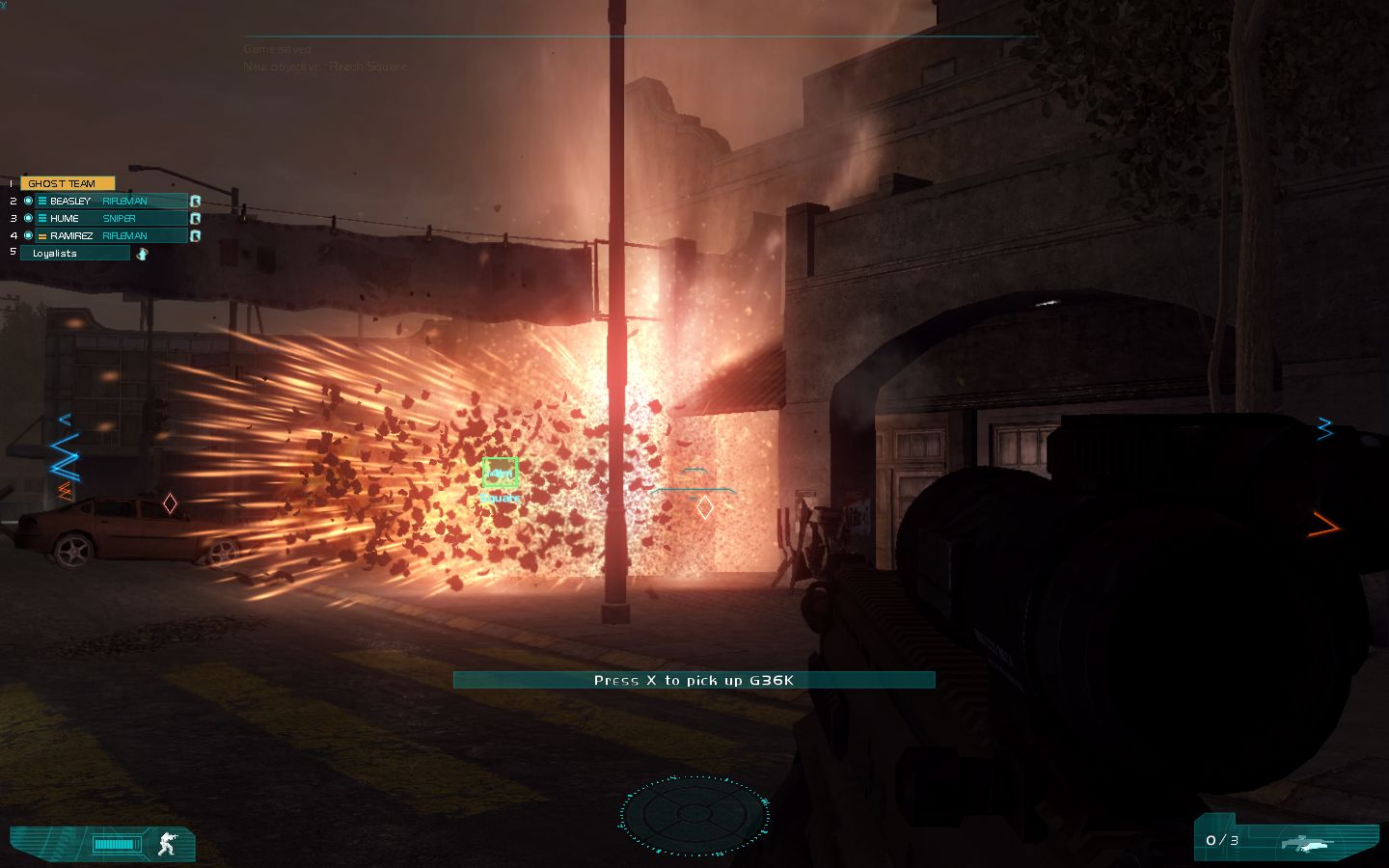Select the green Square objective marker
1389x868 pixels.
(x=500, y=473)
